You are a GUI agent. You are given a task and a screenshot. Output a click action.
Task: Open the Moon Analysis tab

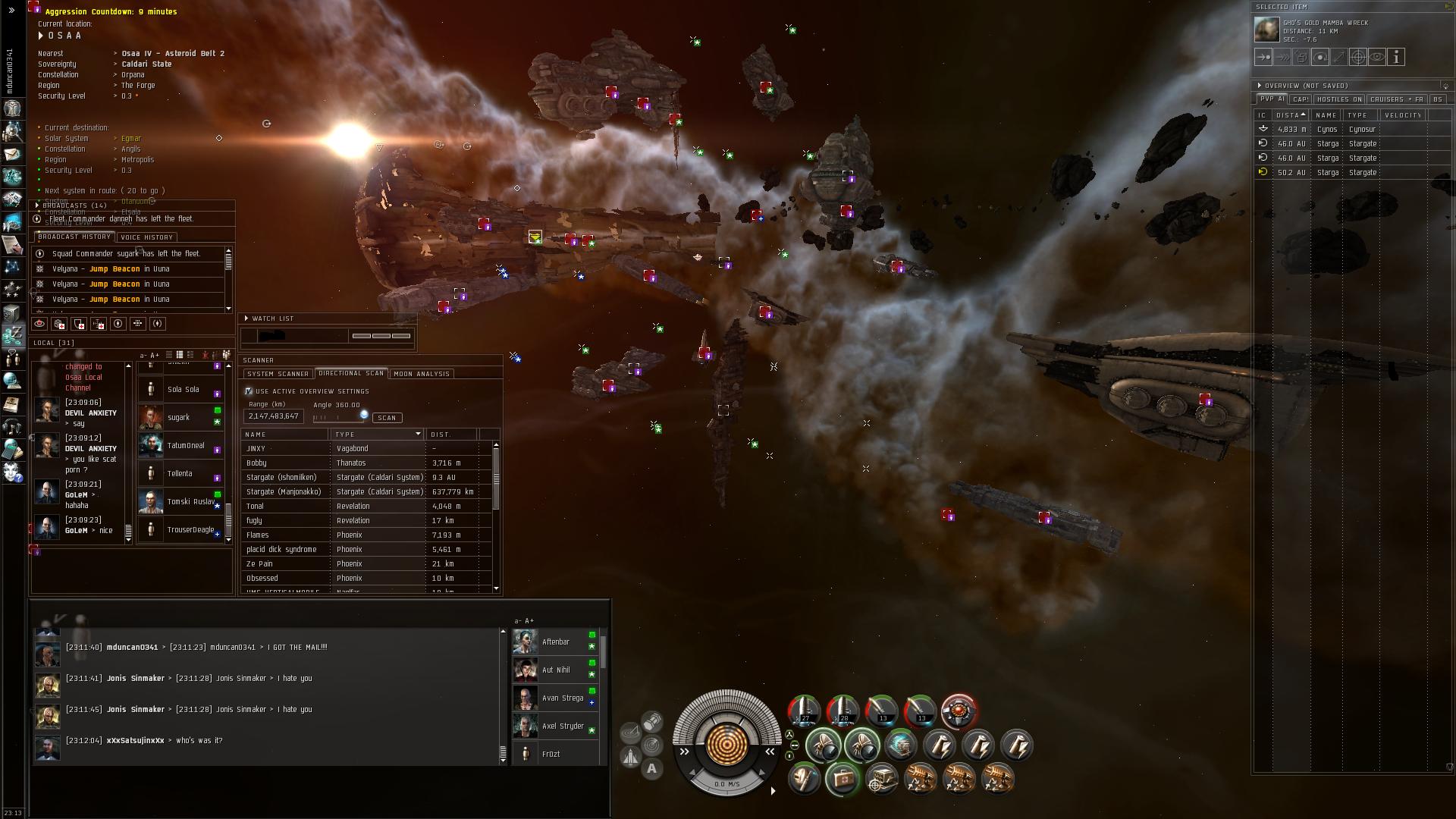click(x=422, y=374)
